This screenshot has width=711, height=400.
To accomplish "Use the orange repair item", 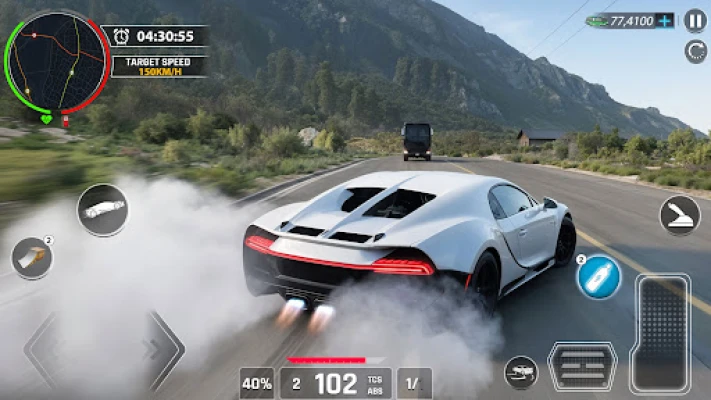I will 32,258.
